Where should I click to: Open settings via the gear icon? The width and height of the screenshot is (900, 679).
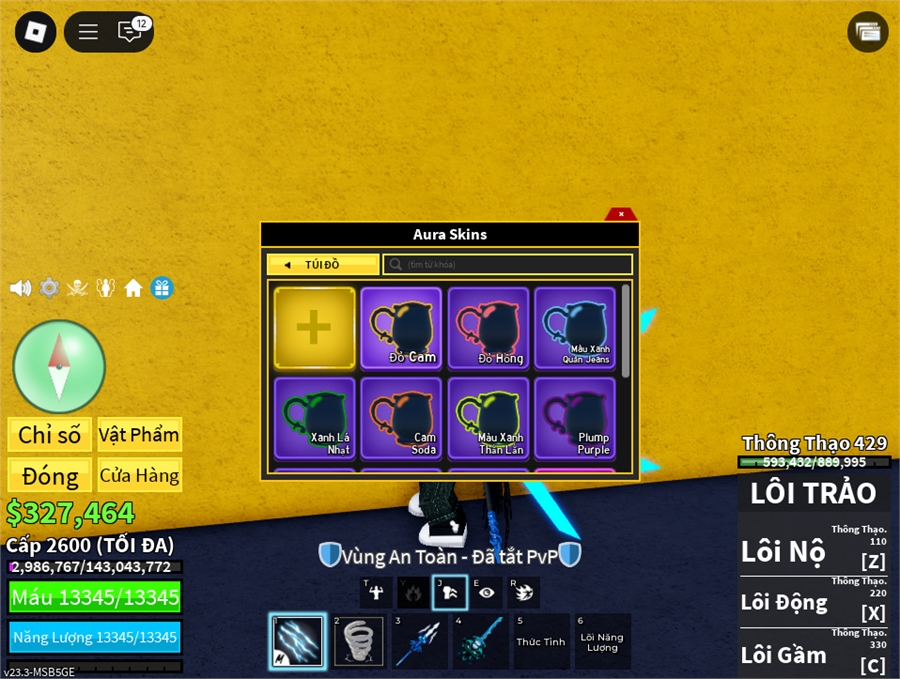tap(49, 288)
